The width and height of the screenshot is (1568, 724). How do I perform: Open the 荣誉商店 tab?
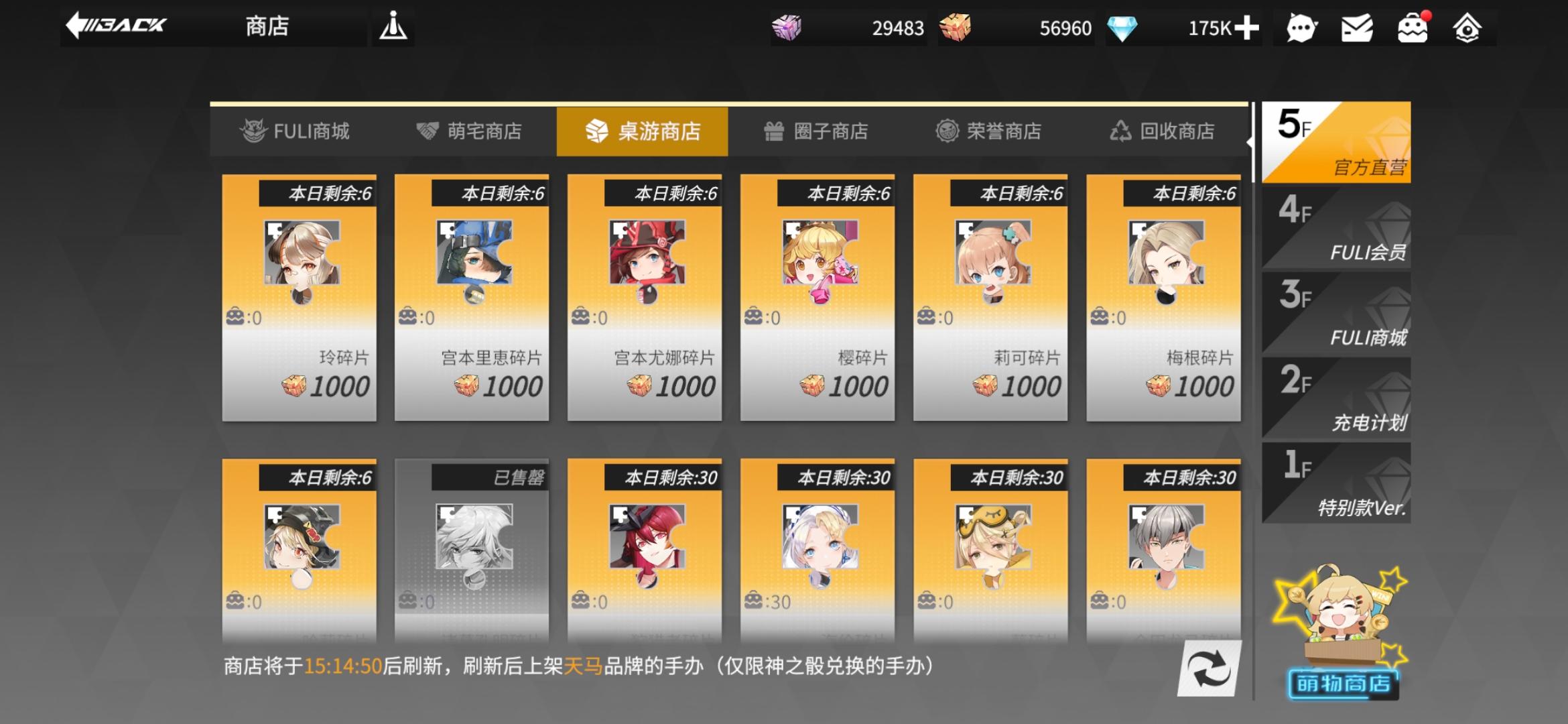[990, 131]
